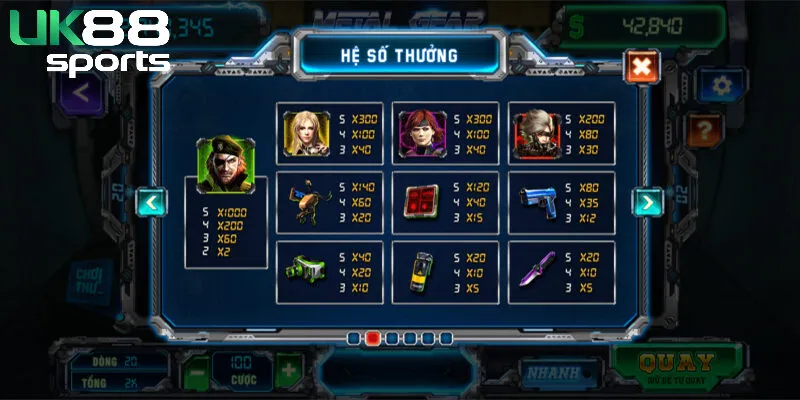The height and width of the screenshot is (400, 800).
Task: Open the question mark help button
Action: pyautogui.click(x=705, y=128)
